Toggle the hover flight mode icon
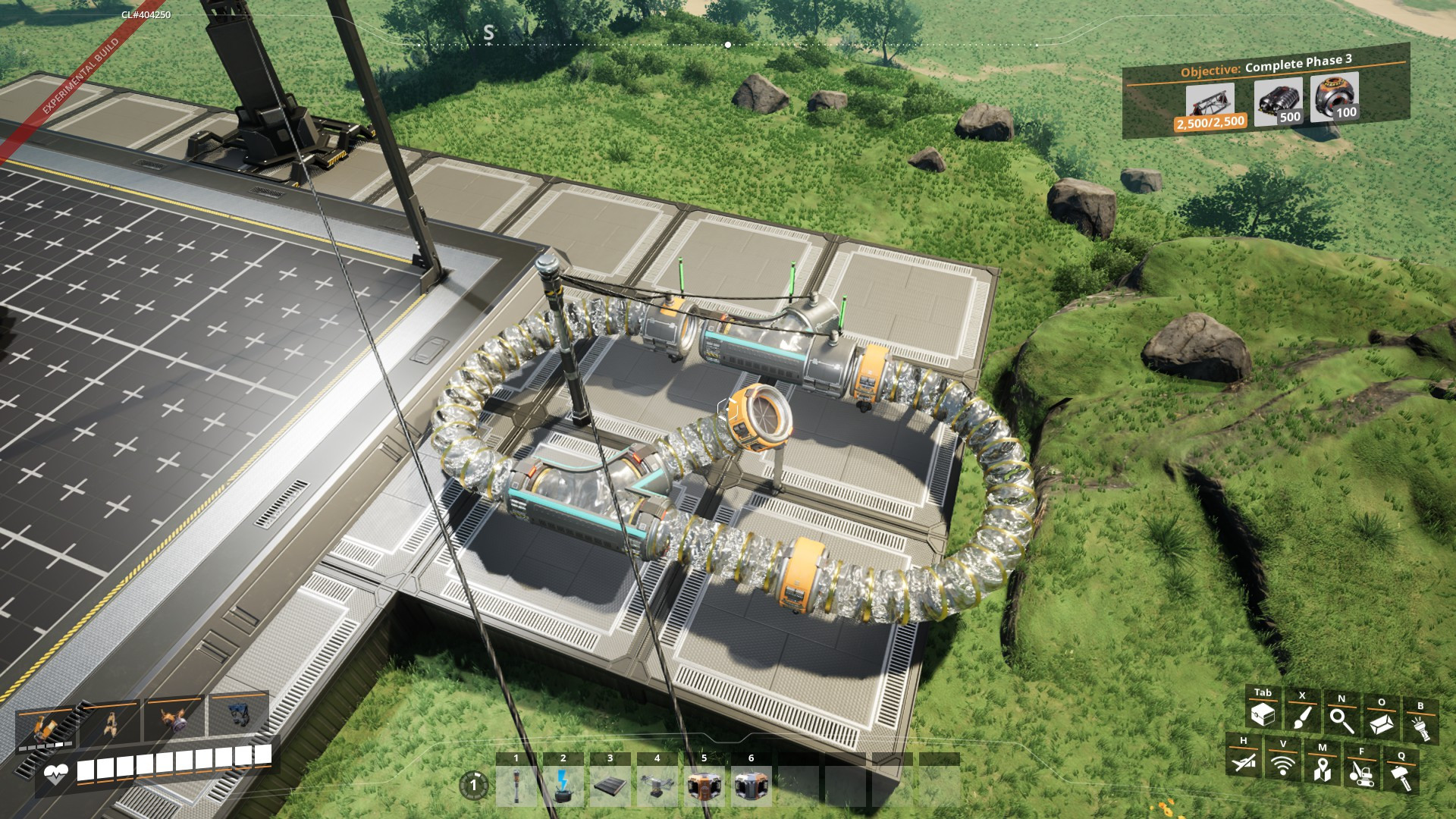The image size is (1456, 819). point(1244,761)
